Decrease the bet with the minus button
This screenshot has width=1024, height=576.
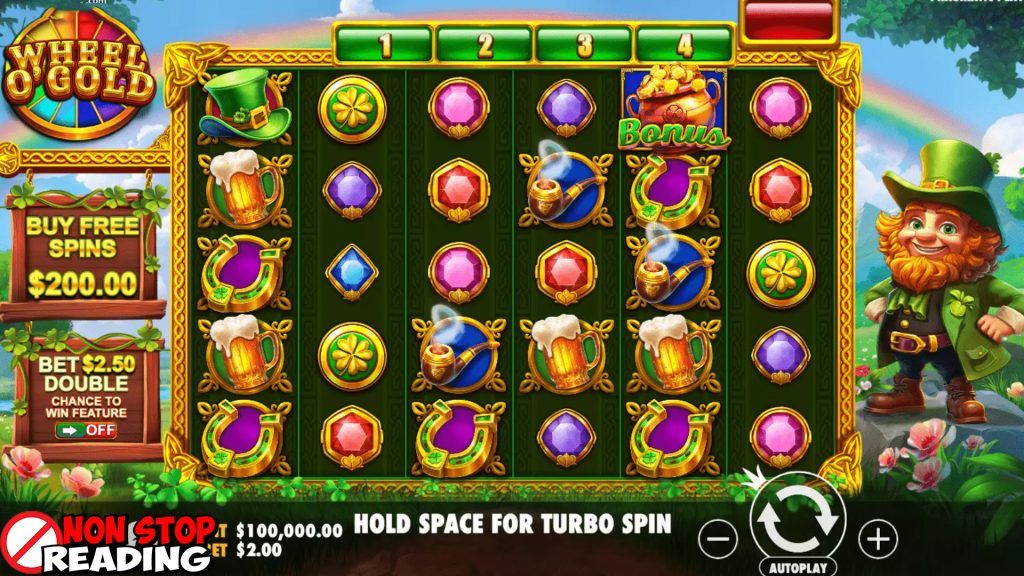(717, 540)
